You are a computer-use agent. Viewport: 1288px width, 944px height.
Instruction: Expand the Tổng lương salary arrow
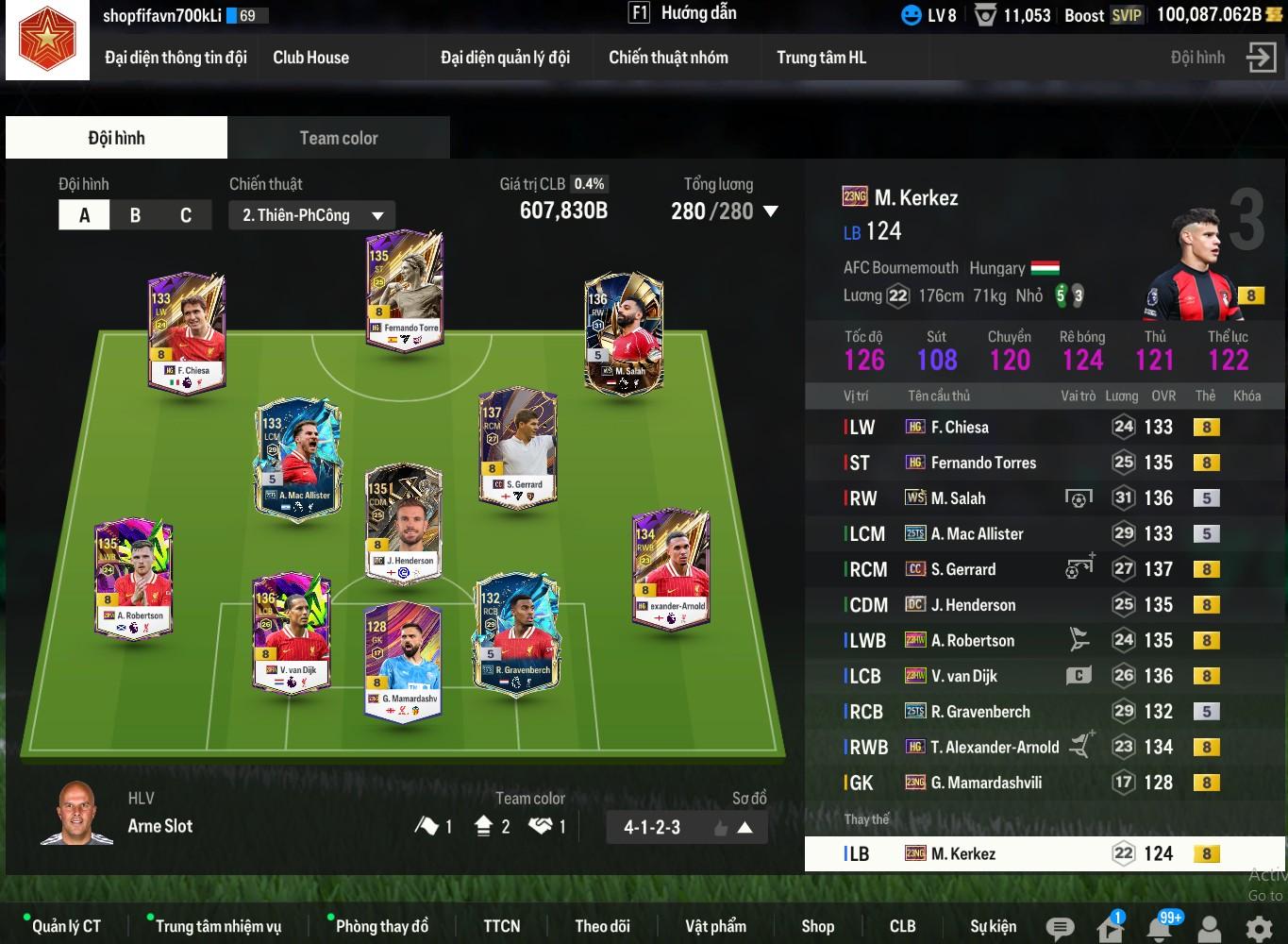coord(771,211)
